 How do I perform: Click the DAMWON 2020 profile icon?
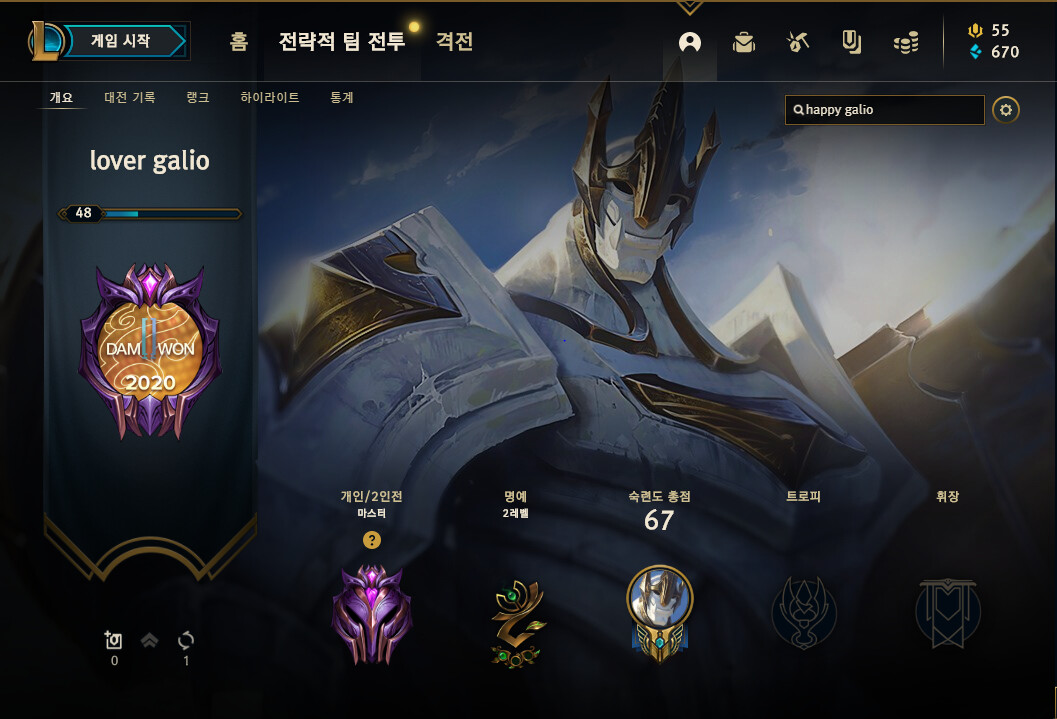tap(150, 351)
